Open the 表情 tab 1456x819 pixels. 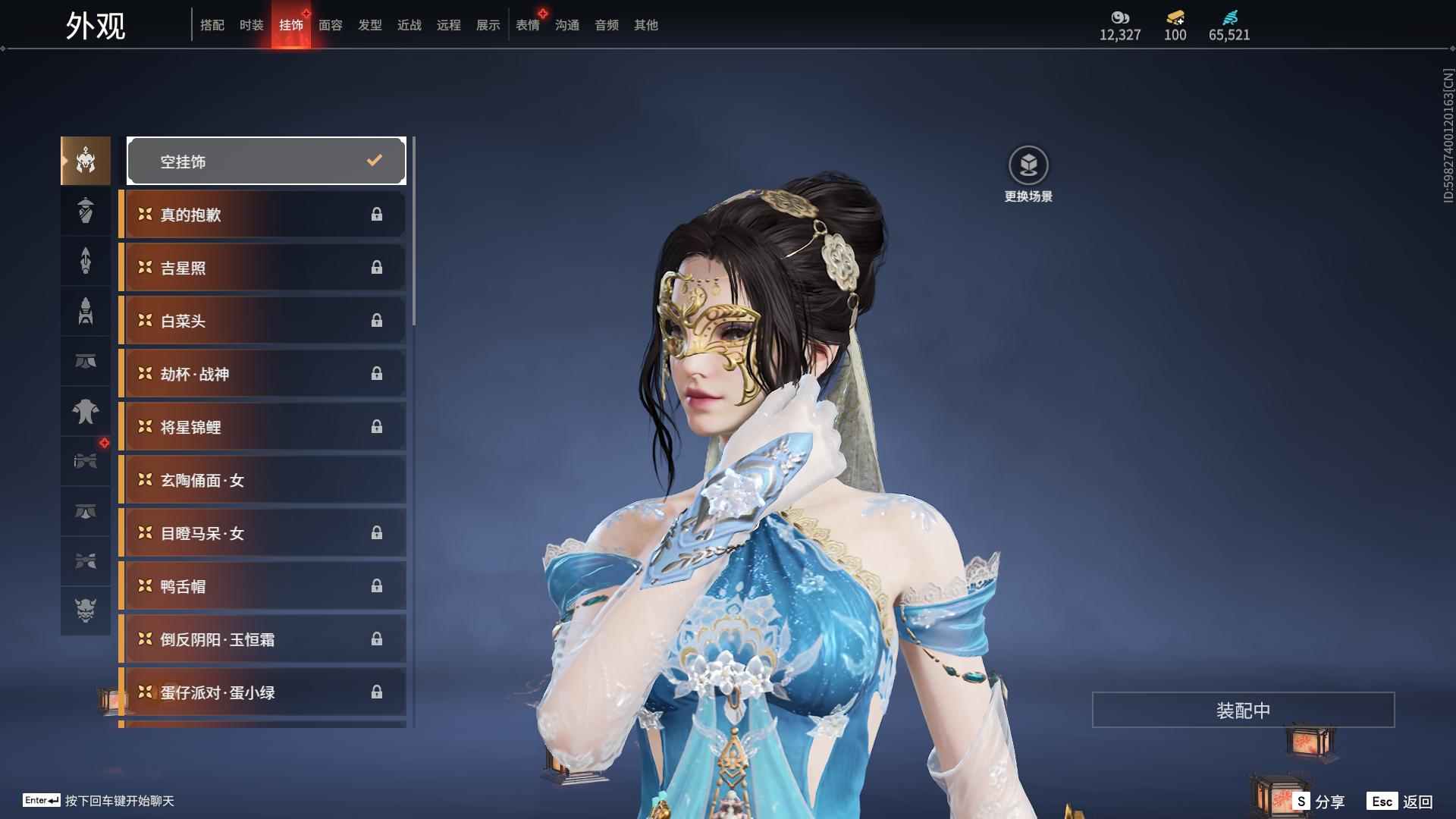(528, 25)
